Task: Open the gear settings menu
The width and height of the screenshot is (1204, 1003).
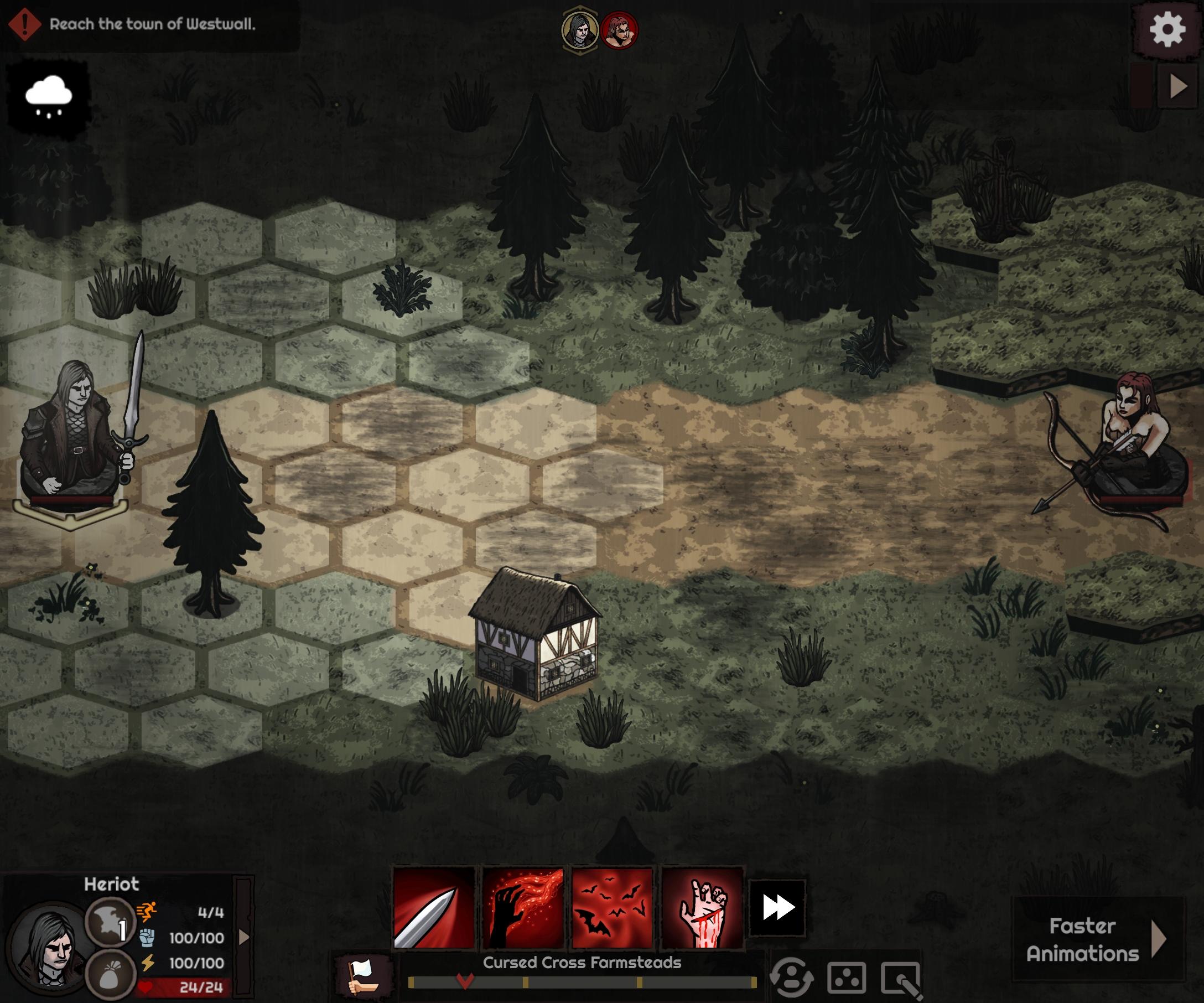Action: [x=1167, y=29]
